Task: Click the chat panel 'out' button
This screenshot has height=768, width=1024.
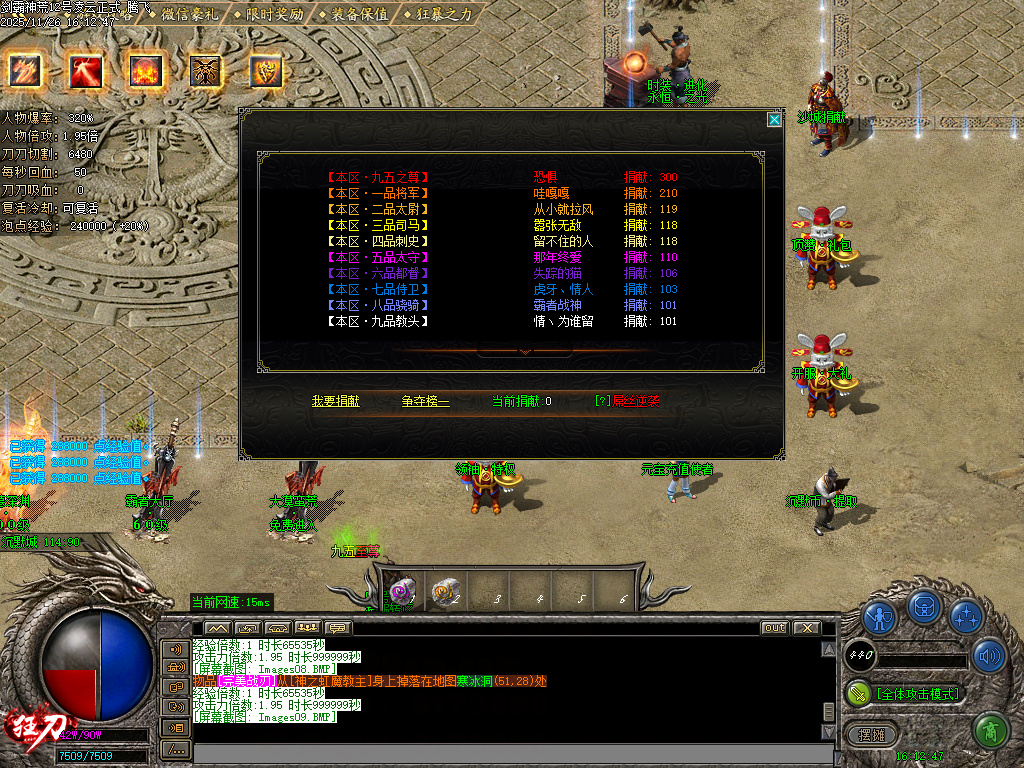Action: tap(774, 628)
